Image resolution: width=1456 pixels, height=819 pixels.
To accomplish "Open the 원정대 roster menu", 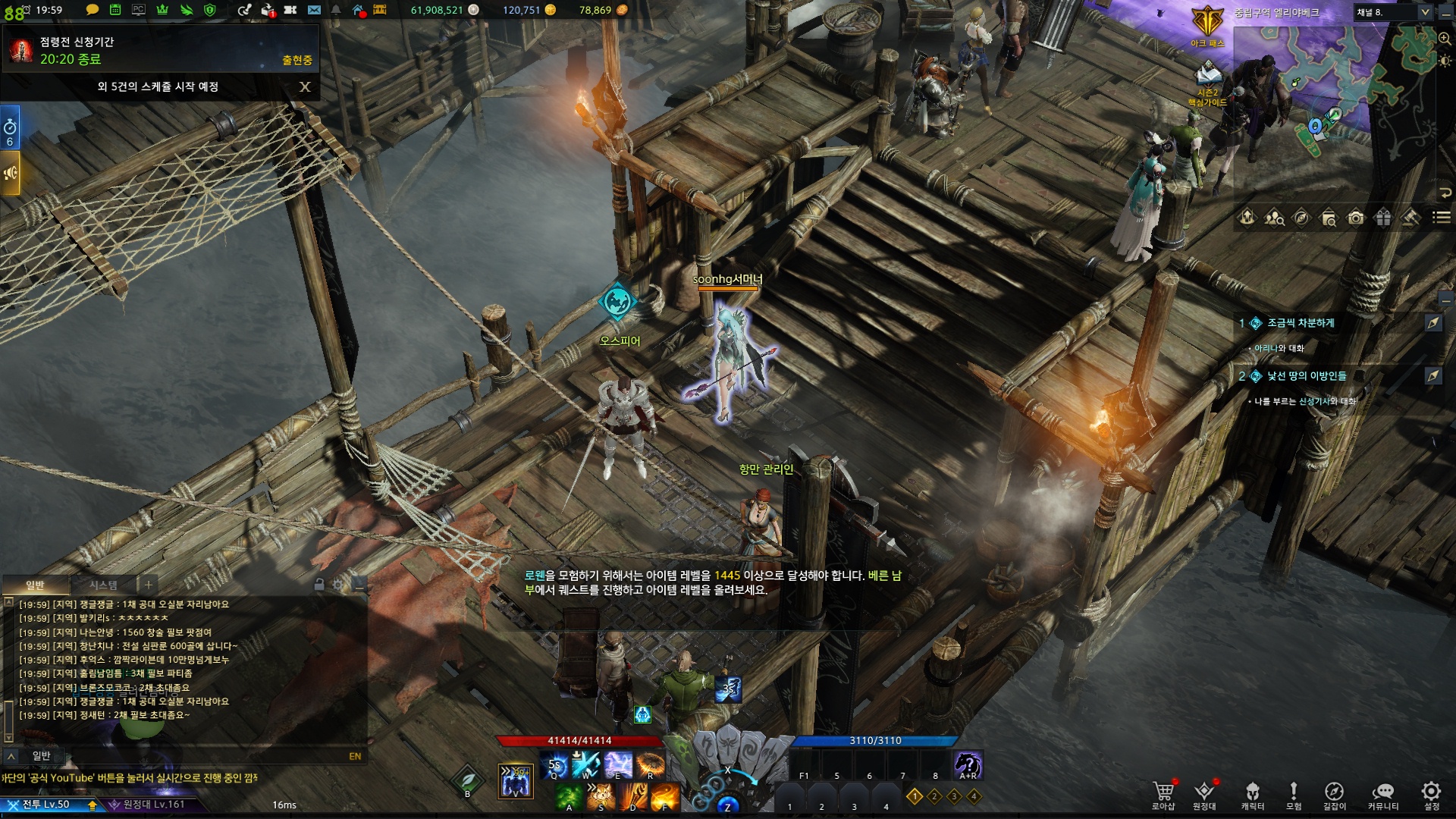I will pos(1204,793).
